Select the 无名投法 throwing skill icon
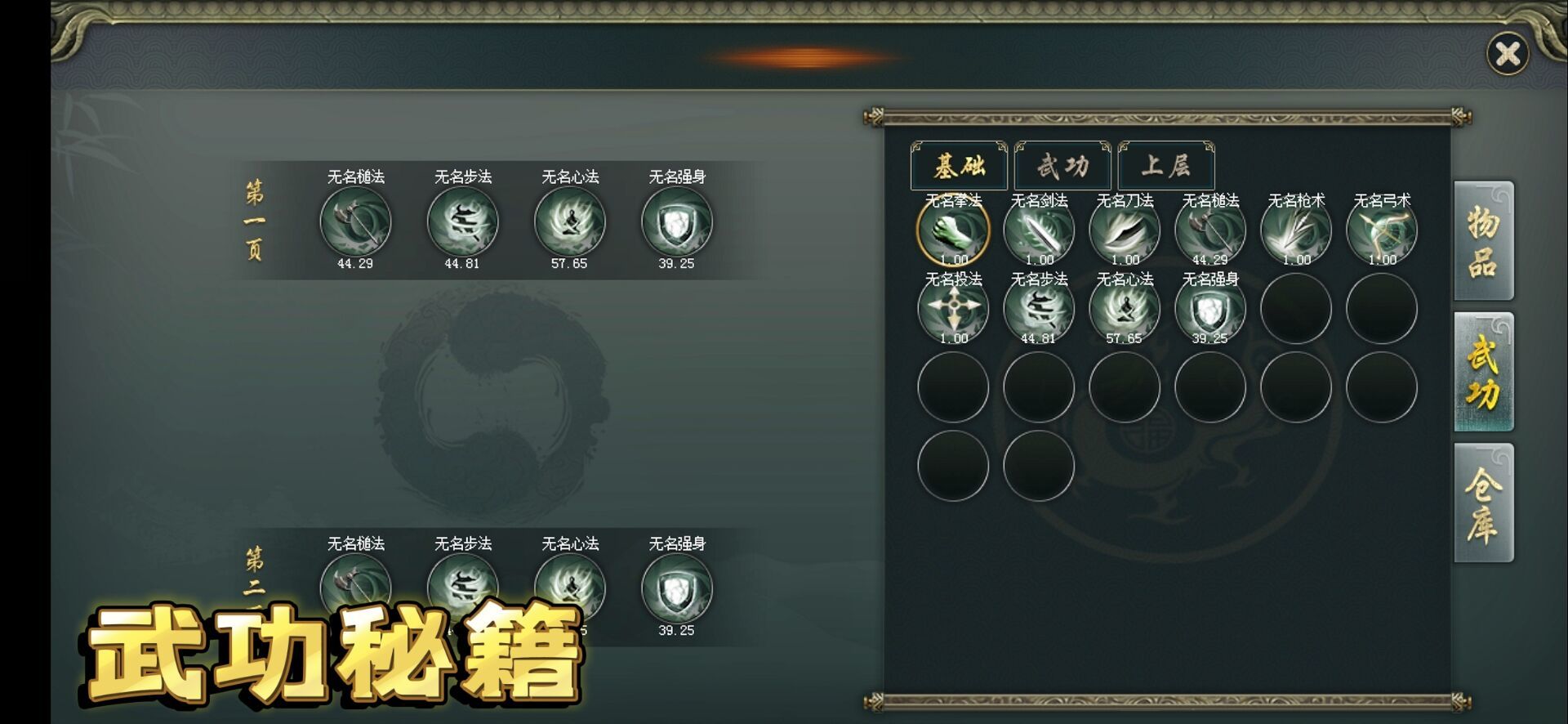This screenshot has width=1568, height=724. (x=955, y=308)
